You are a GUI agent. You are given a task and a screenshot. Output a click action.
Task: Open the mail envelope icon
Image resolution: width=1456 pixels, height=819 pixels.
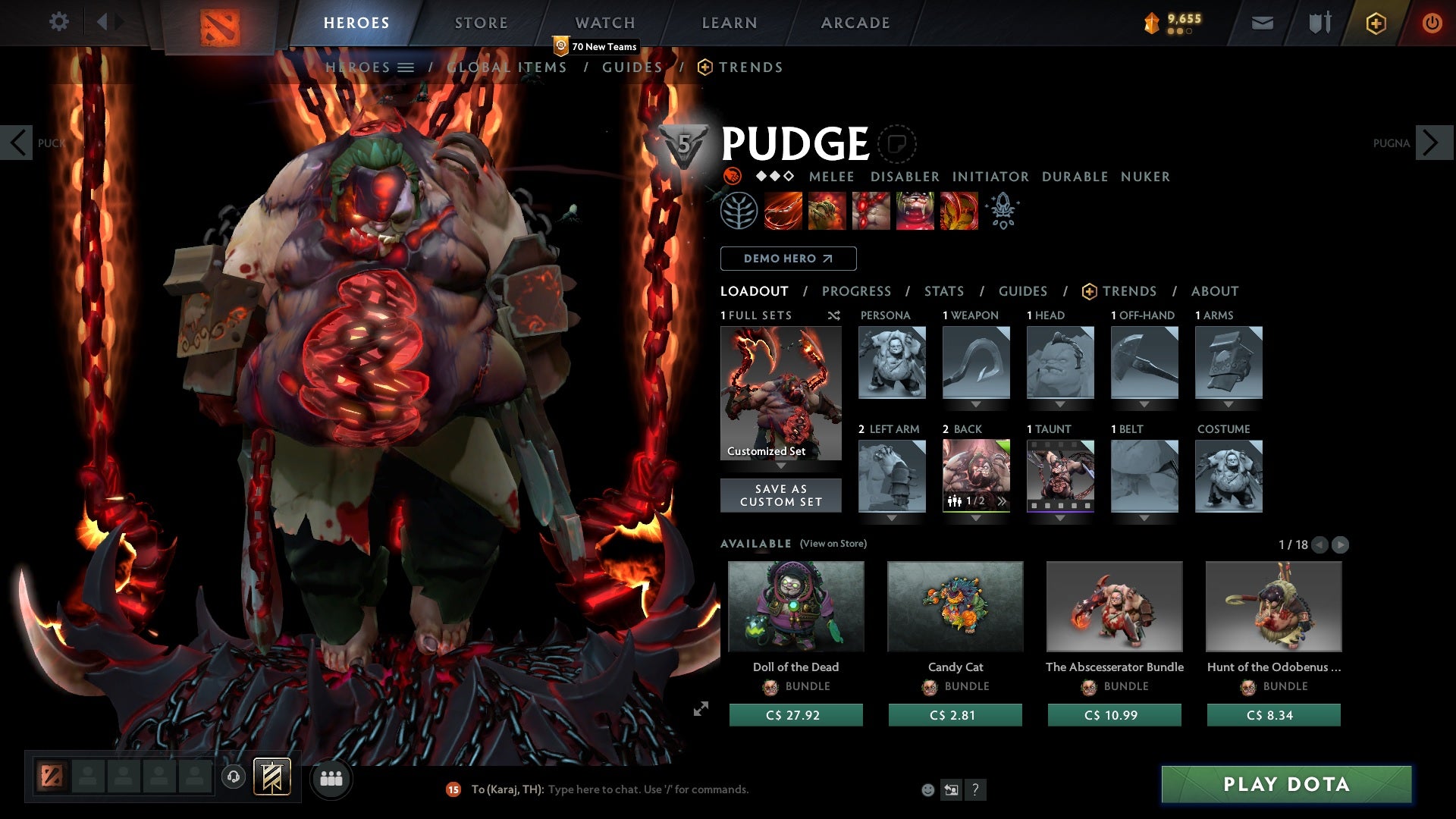coord(1262,22)
